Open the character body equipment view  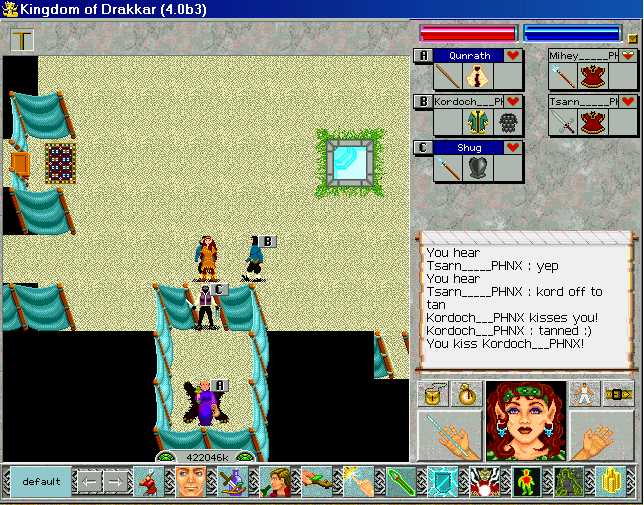coord(585,393)
